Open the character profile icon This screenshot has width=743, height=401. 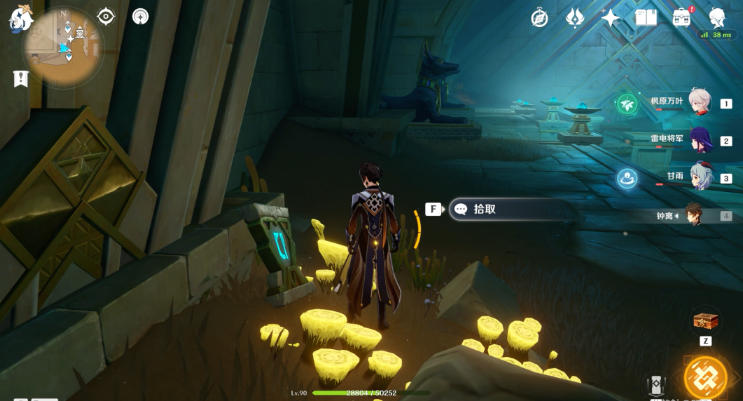717,17
